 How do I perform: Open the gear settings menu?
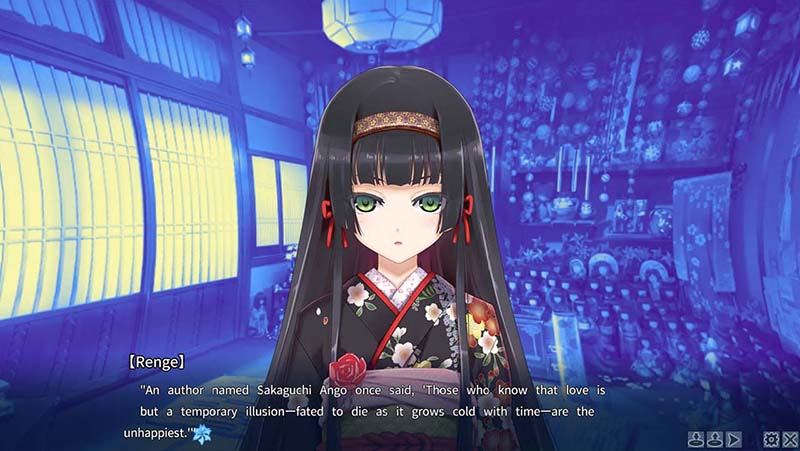(x=770, y=438)
